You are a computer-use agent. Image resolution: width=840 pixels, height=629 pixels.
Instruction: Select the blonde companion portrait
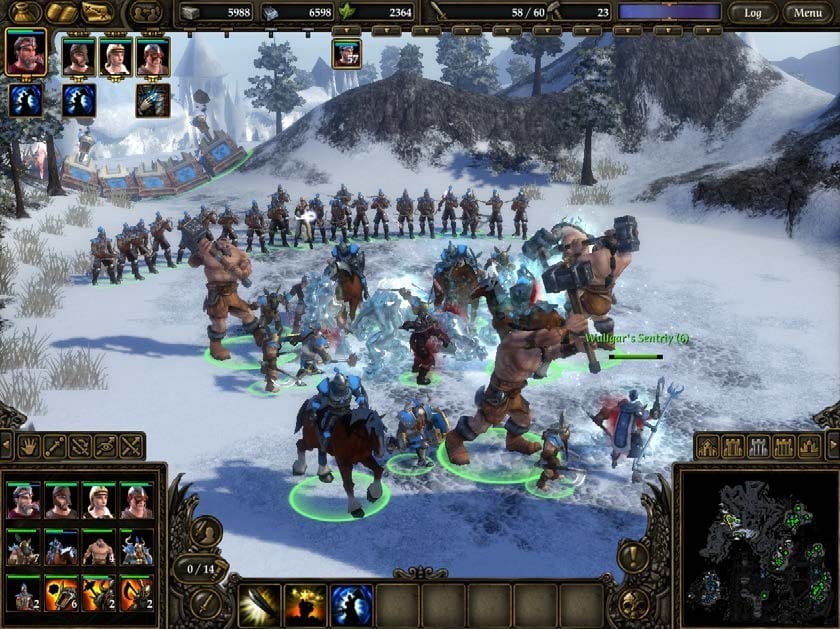click(115, 57)
